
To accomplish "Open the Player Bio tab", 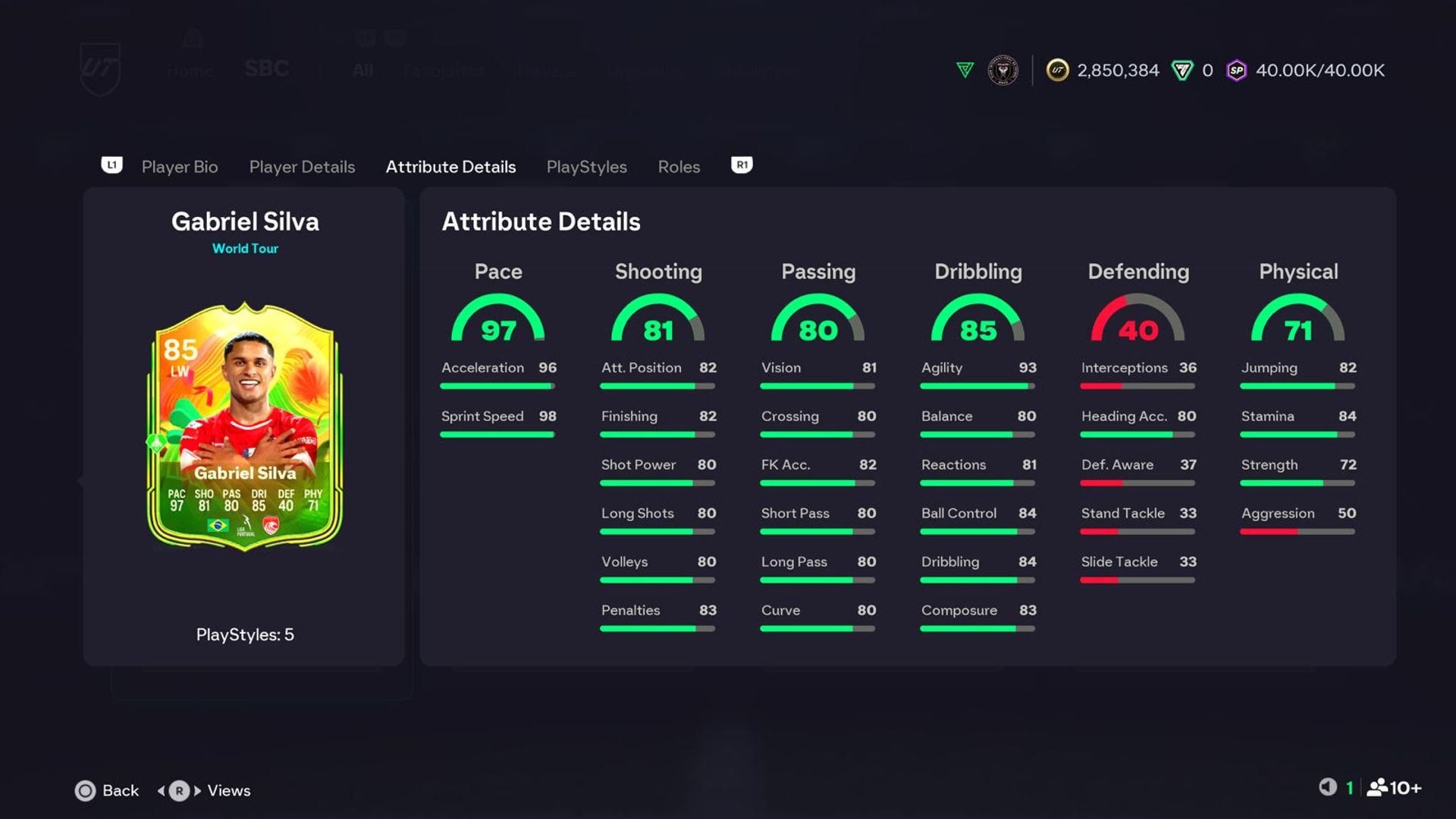I will tap(179, 167).
